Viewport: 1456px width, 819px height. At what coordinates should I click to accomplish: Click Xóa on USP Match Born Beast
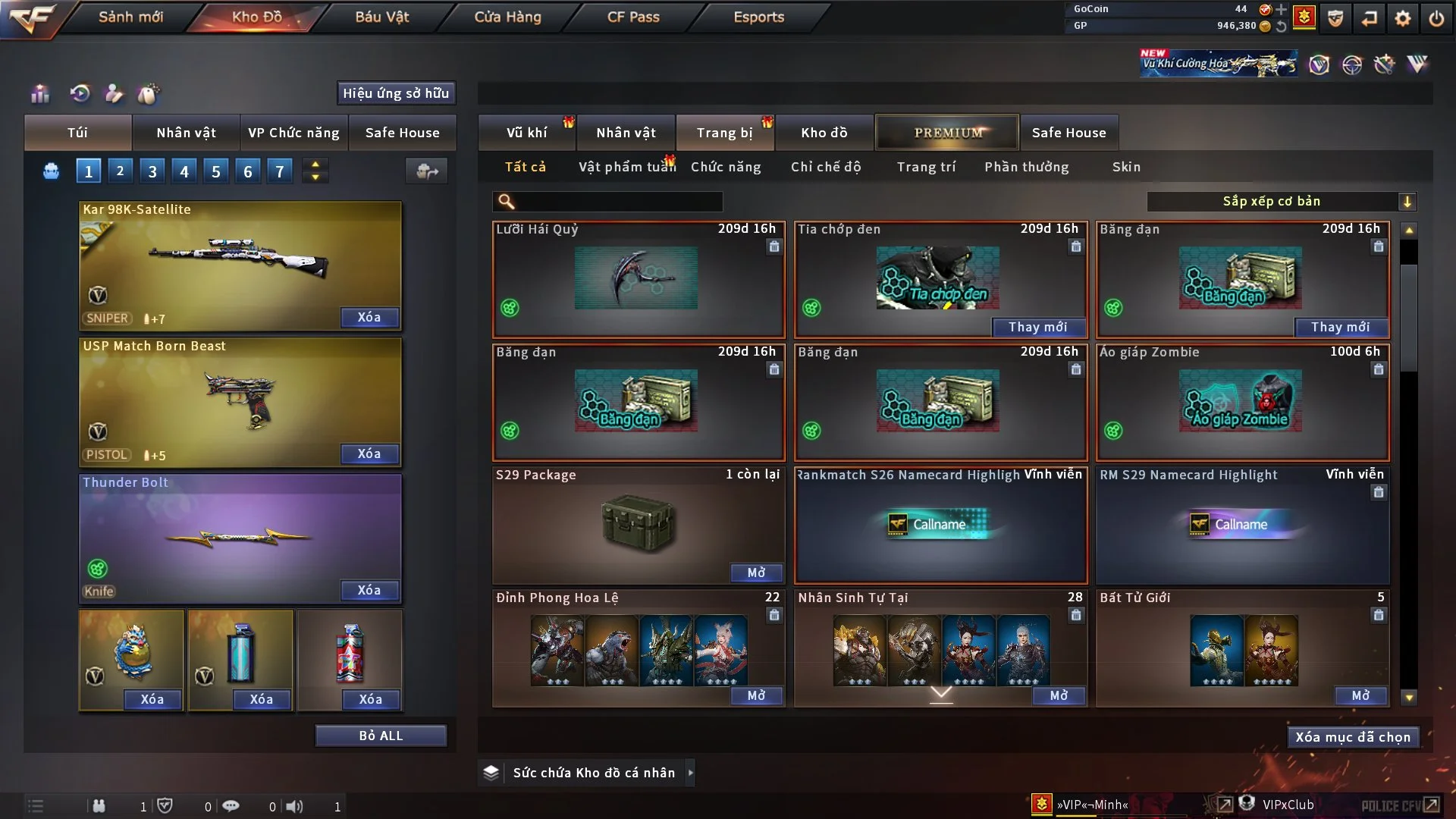[369, 453]
